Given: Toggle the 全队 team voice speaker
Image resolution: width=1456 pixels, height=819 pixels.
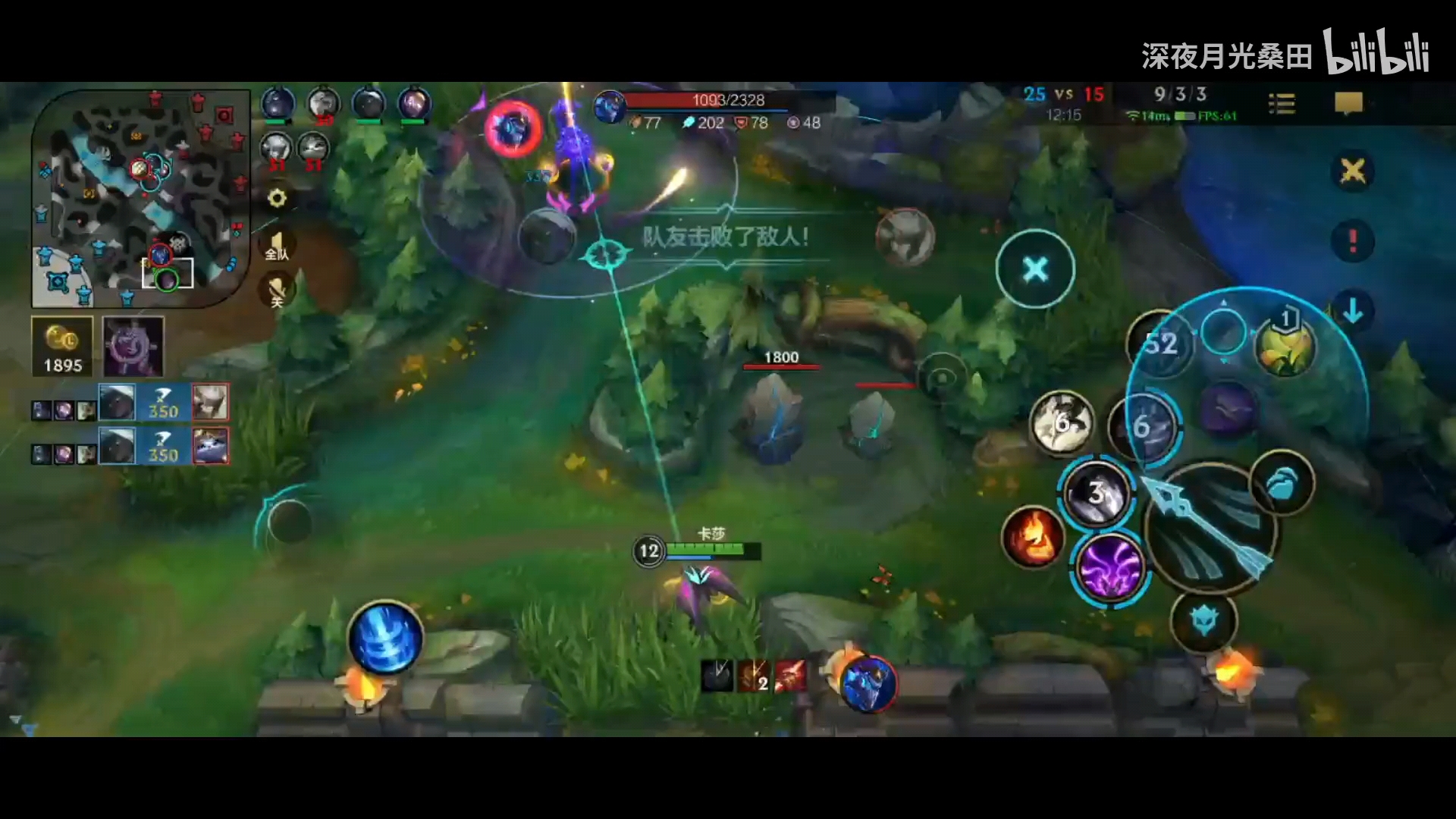Looking at the screenshot, I should click(277, 246).
